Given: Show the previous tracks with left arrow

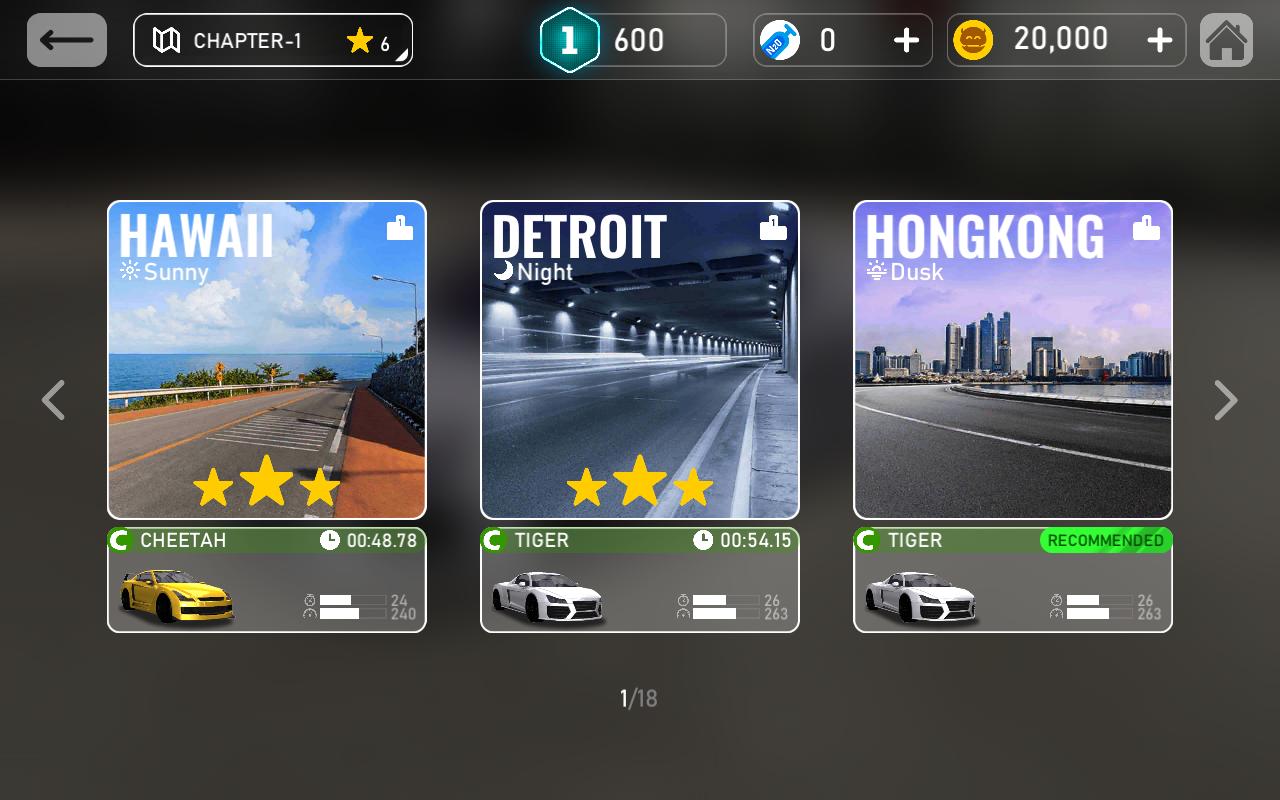Looking at the screenshot, I should [54, 400].
